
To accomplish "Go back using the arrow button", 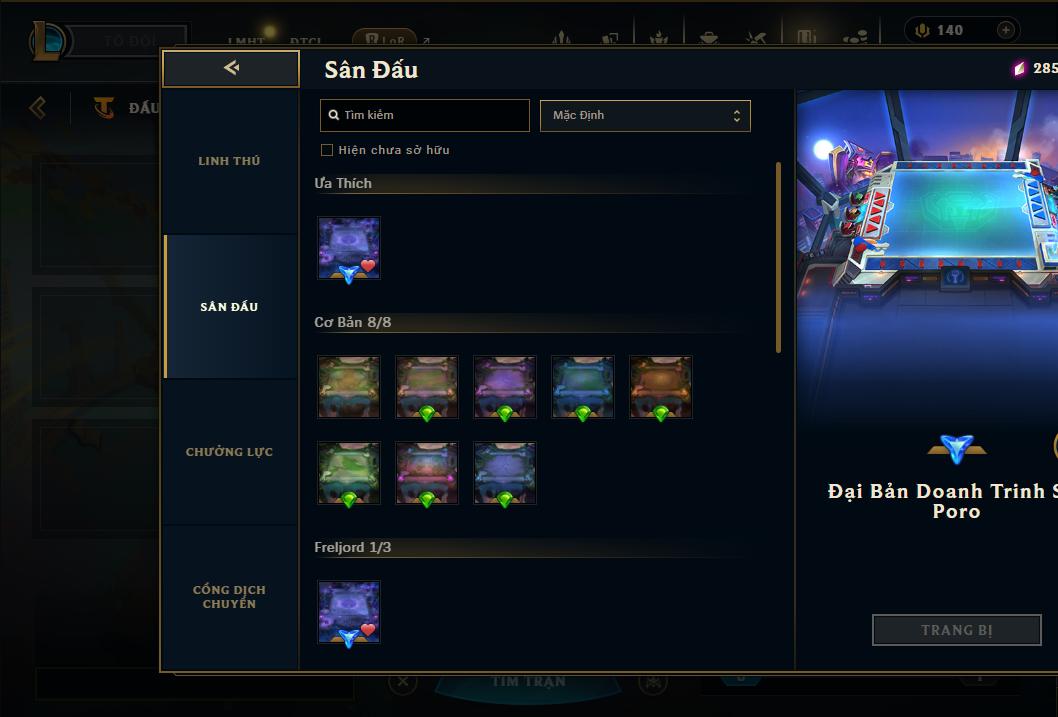I will pyautogui.click(x=231, y=68).
